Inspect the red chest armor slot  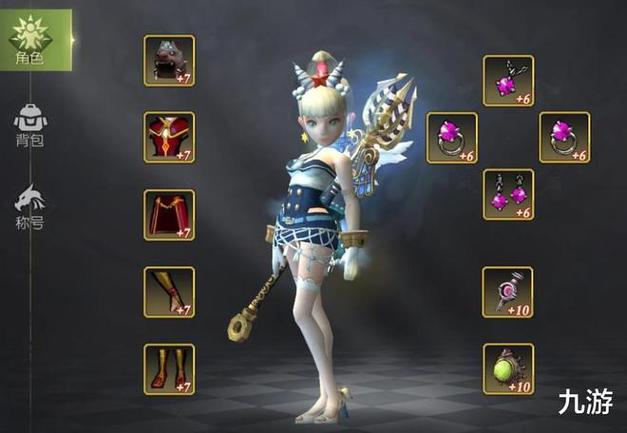(169, 137)
